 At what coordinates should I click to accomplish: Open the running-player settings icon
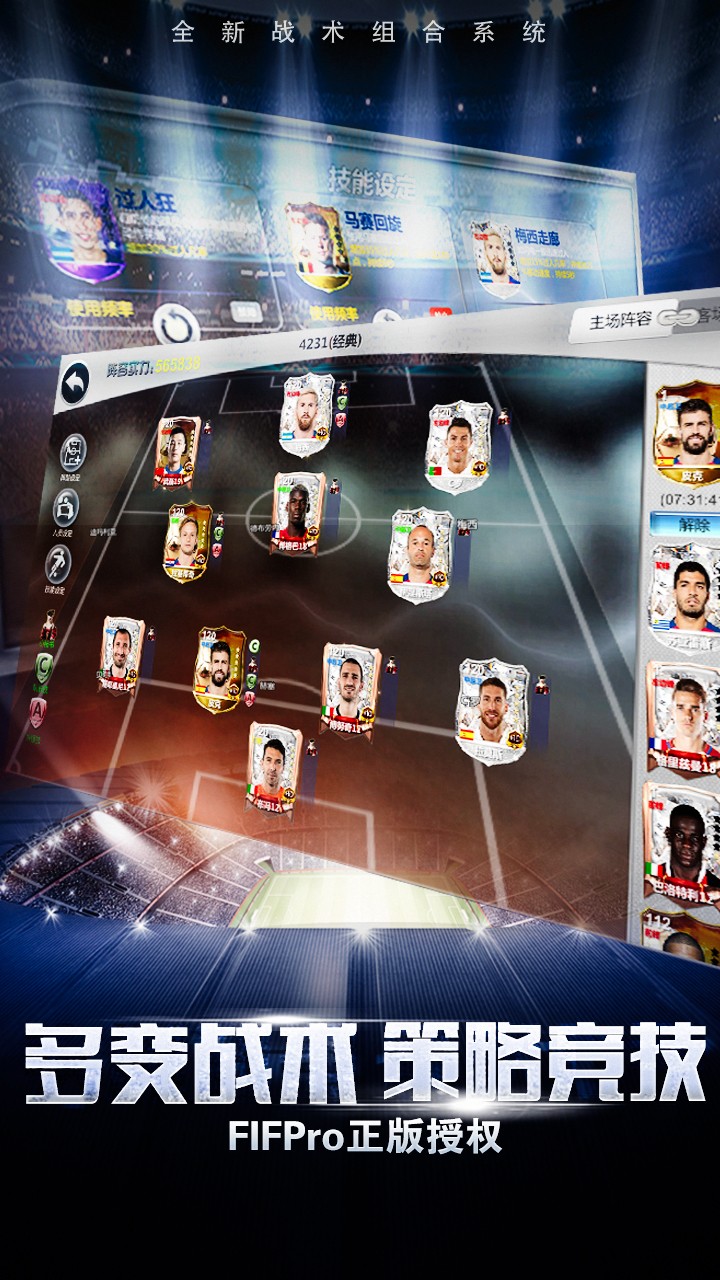click(59, 564)
